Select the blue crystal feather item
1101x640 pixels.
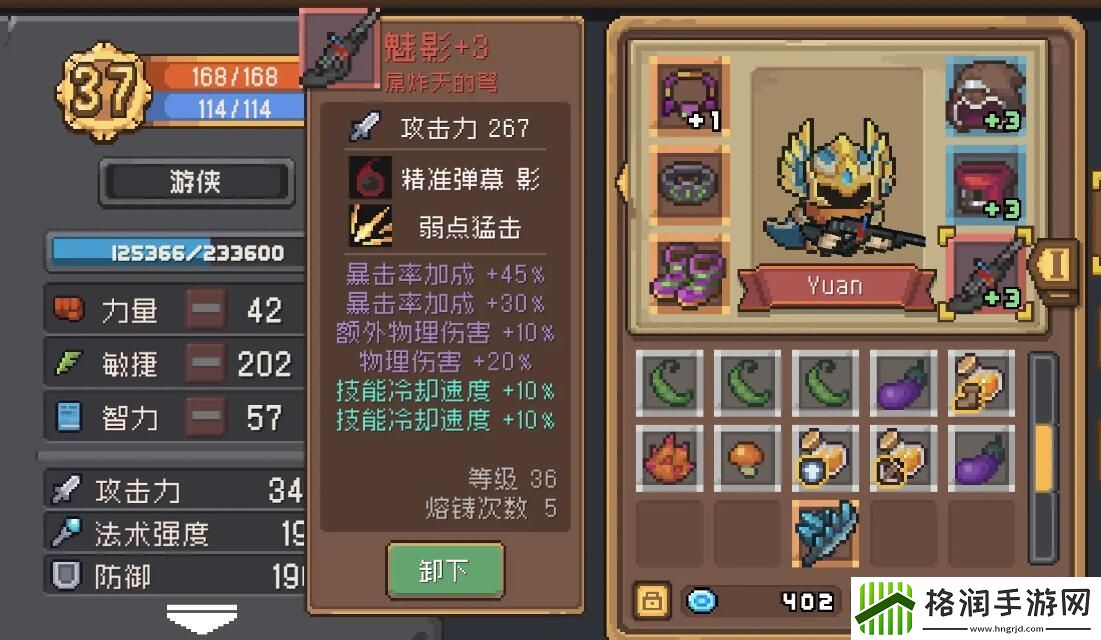(x=826, y=532)
